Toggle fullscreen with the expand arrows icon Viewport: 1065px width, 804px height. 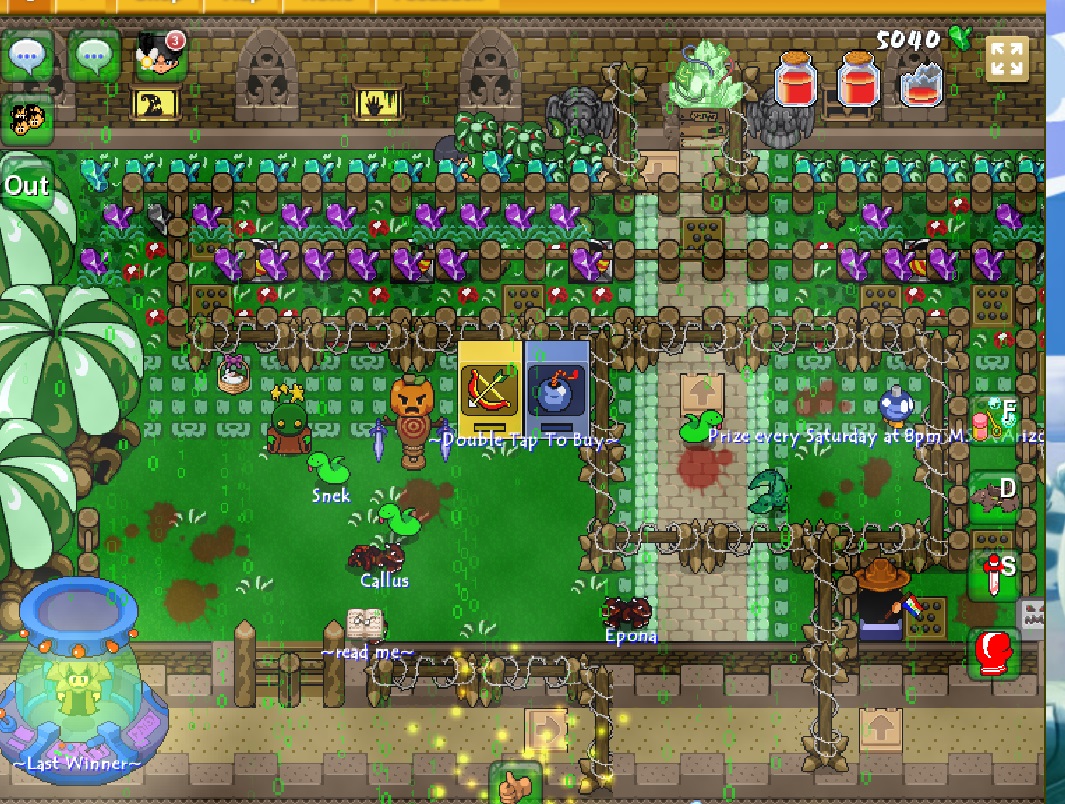1006,58
